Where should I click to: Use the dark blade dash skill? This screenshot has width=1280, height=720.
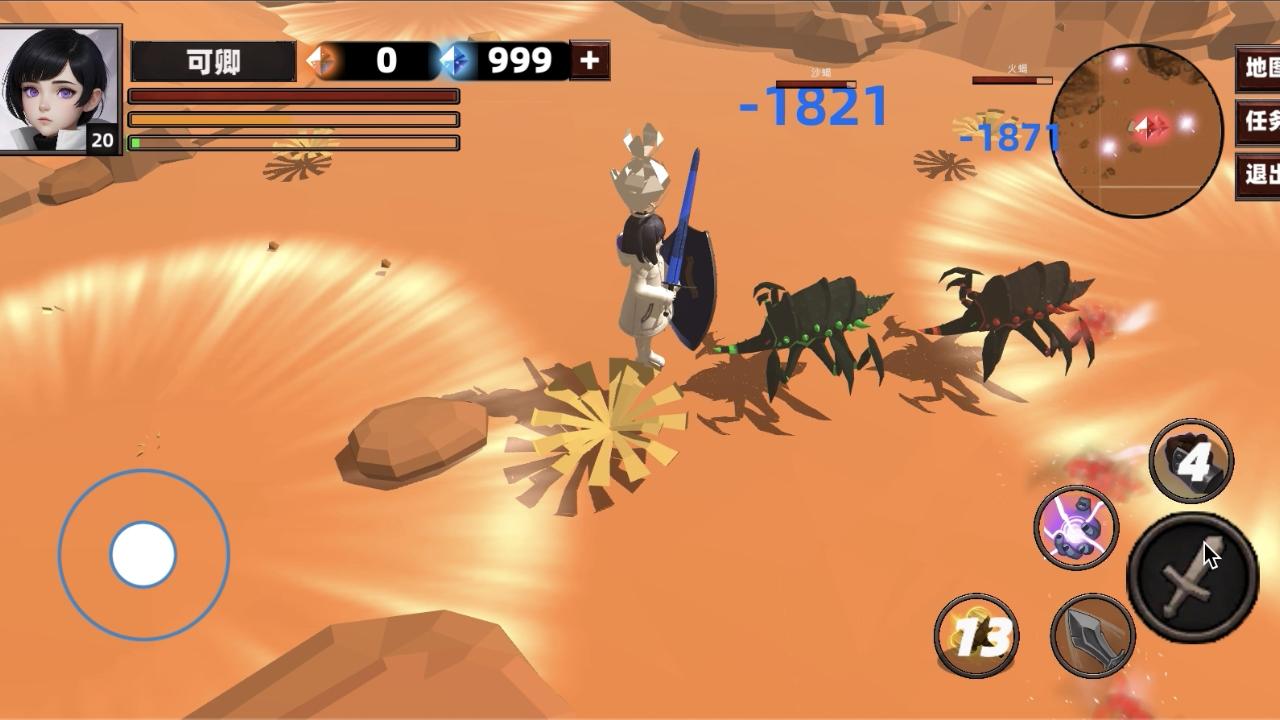(1092, 635)
